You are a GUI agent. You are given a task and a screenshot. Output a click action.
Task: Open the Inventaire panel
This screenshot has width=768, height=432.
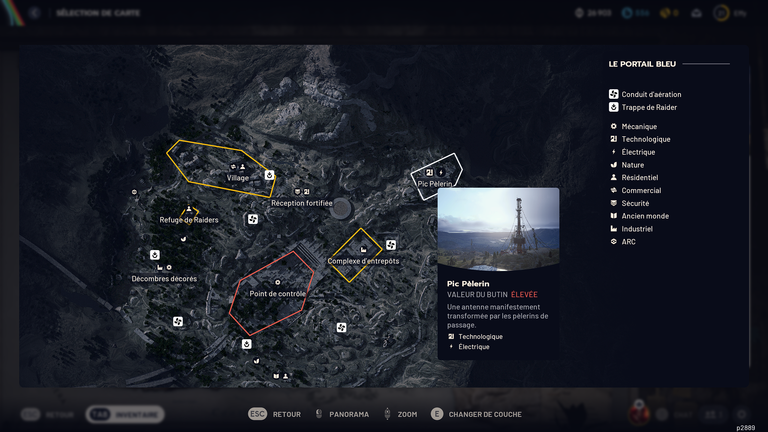click(125, 414)
